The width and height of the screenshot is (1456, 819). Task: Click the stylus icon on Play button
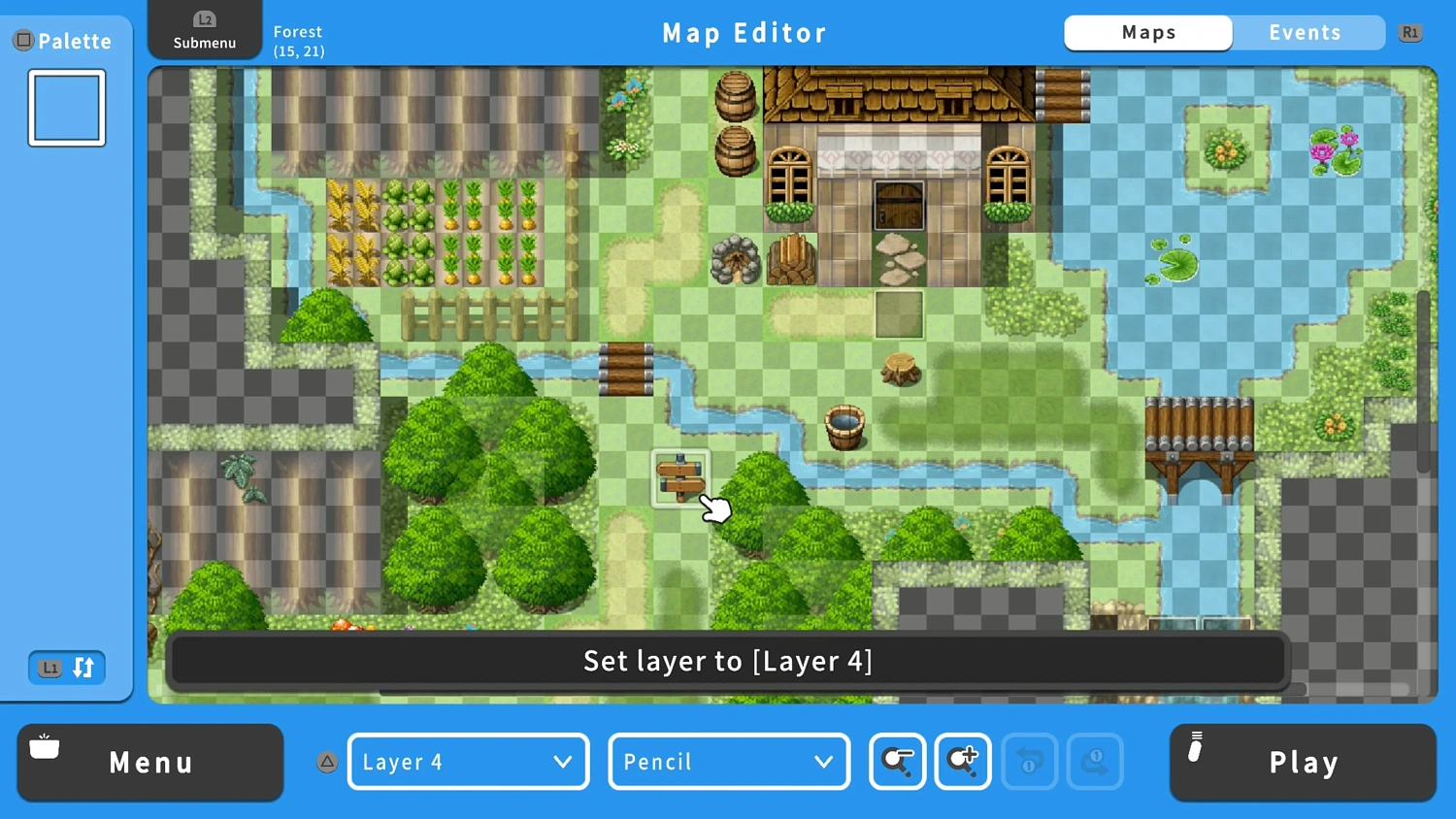click(1195, 748)
